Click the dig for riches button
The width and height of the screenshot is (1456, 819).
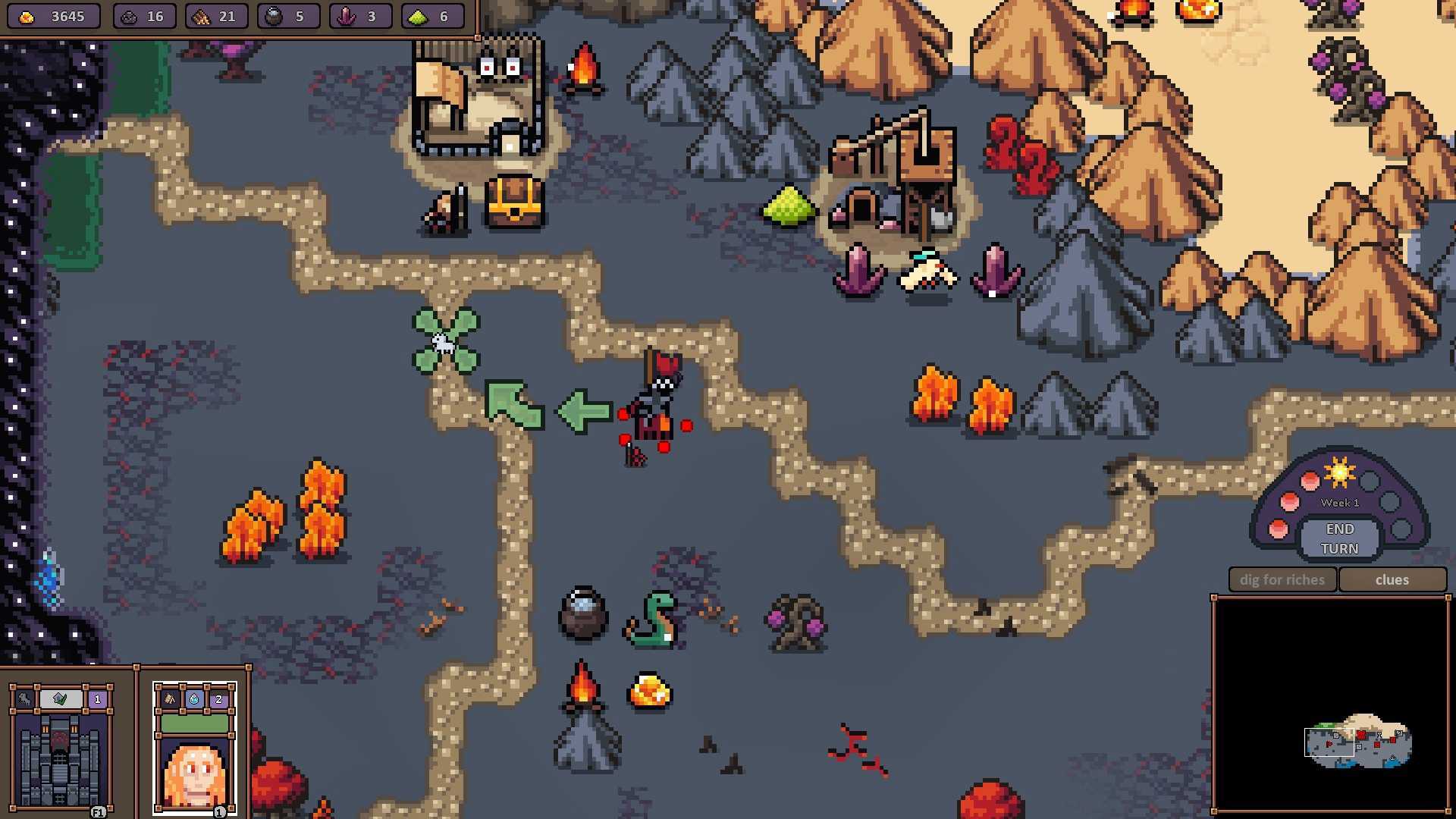click(1282, 580)
